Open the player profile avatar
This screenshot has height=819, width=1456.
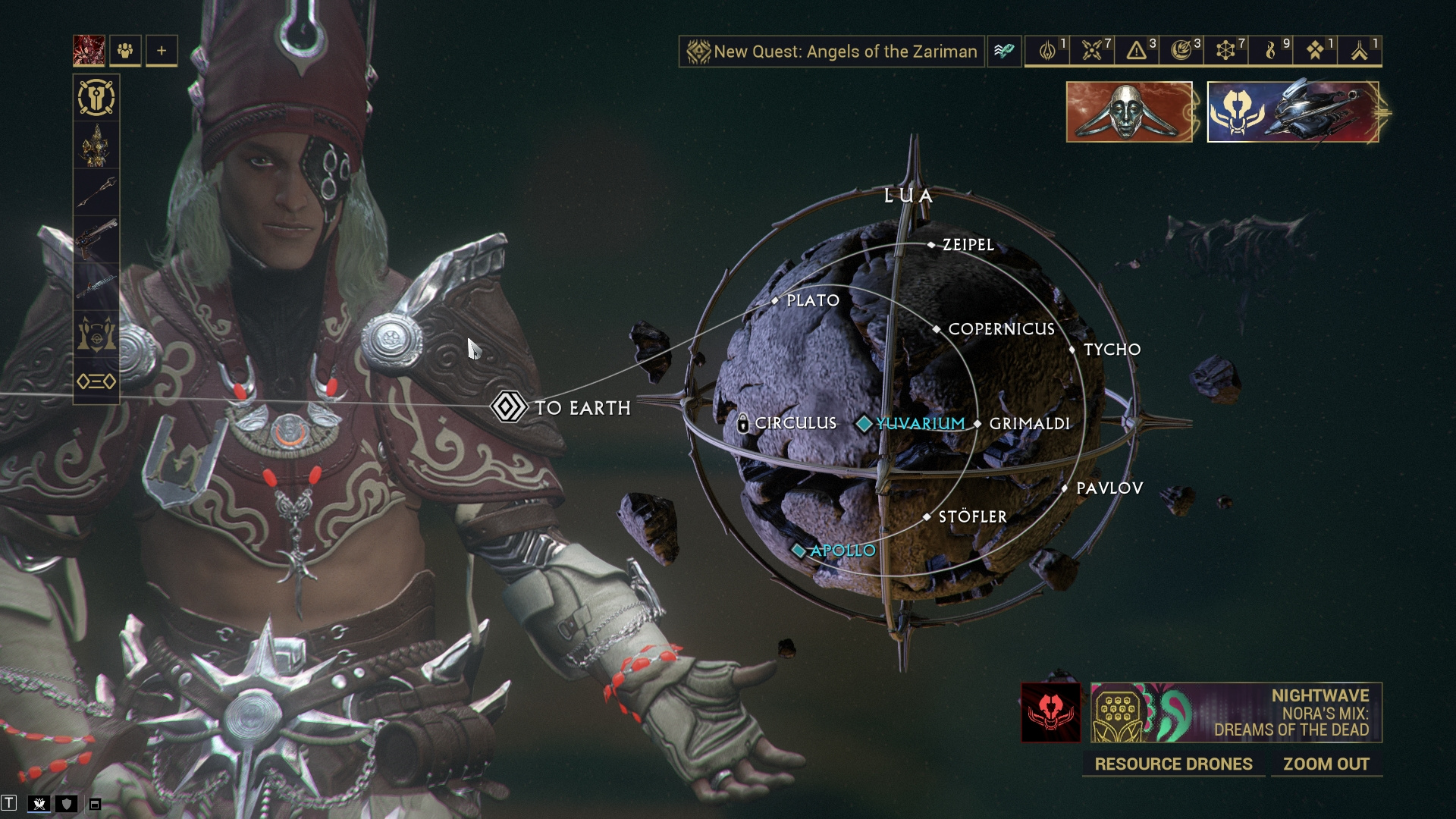(x=89, y=51)
